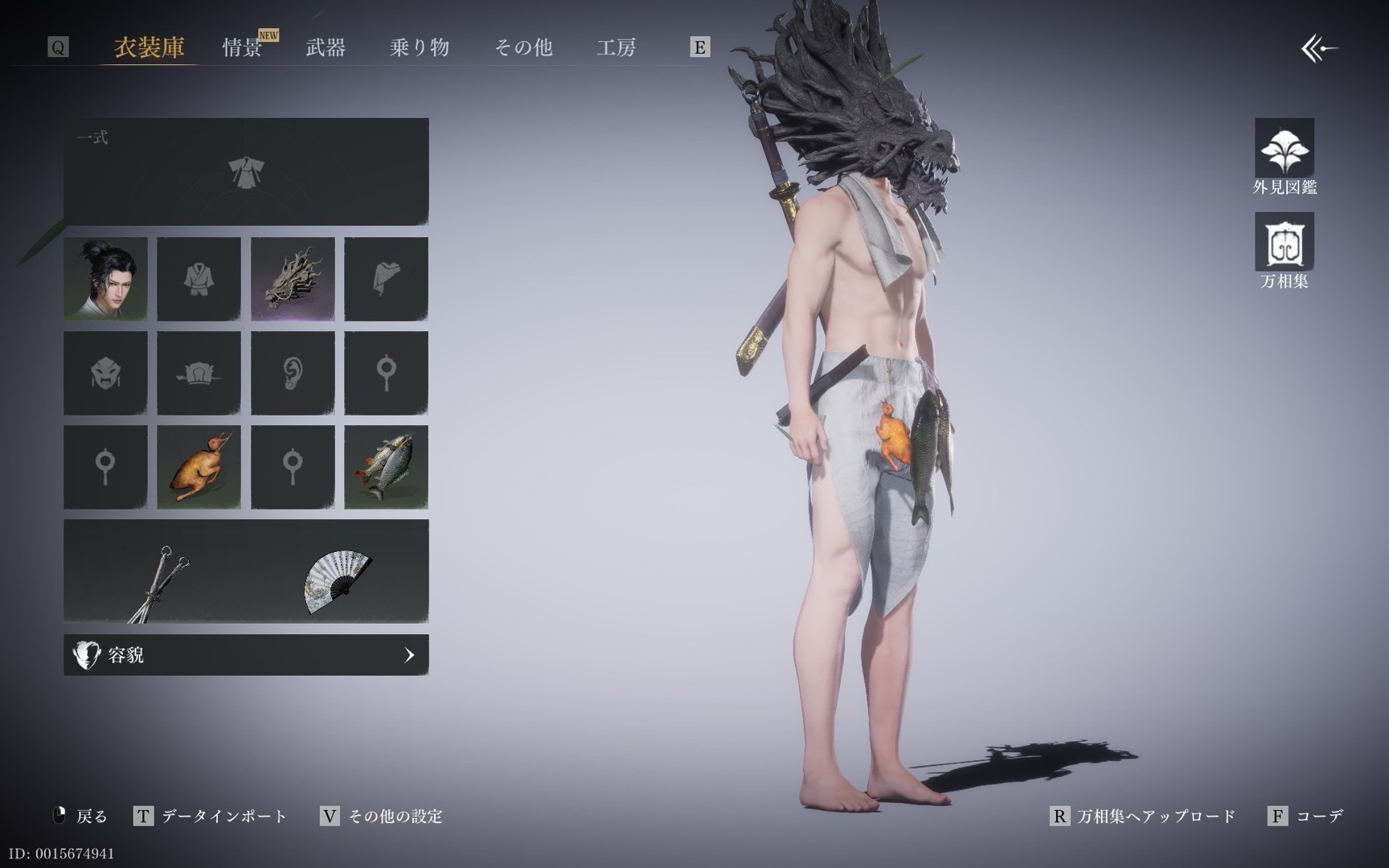Pick the roast chicken accessory slot
1389x868 pixels.
(199, 467)
